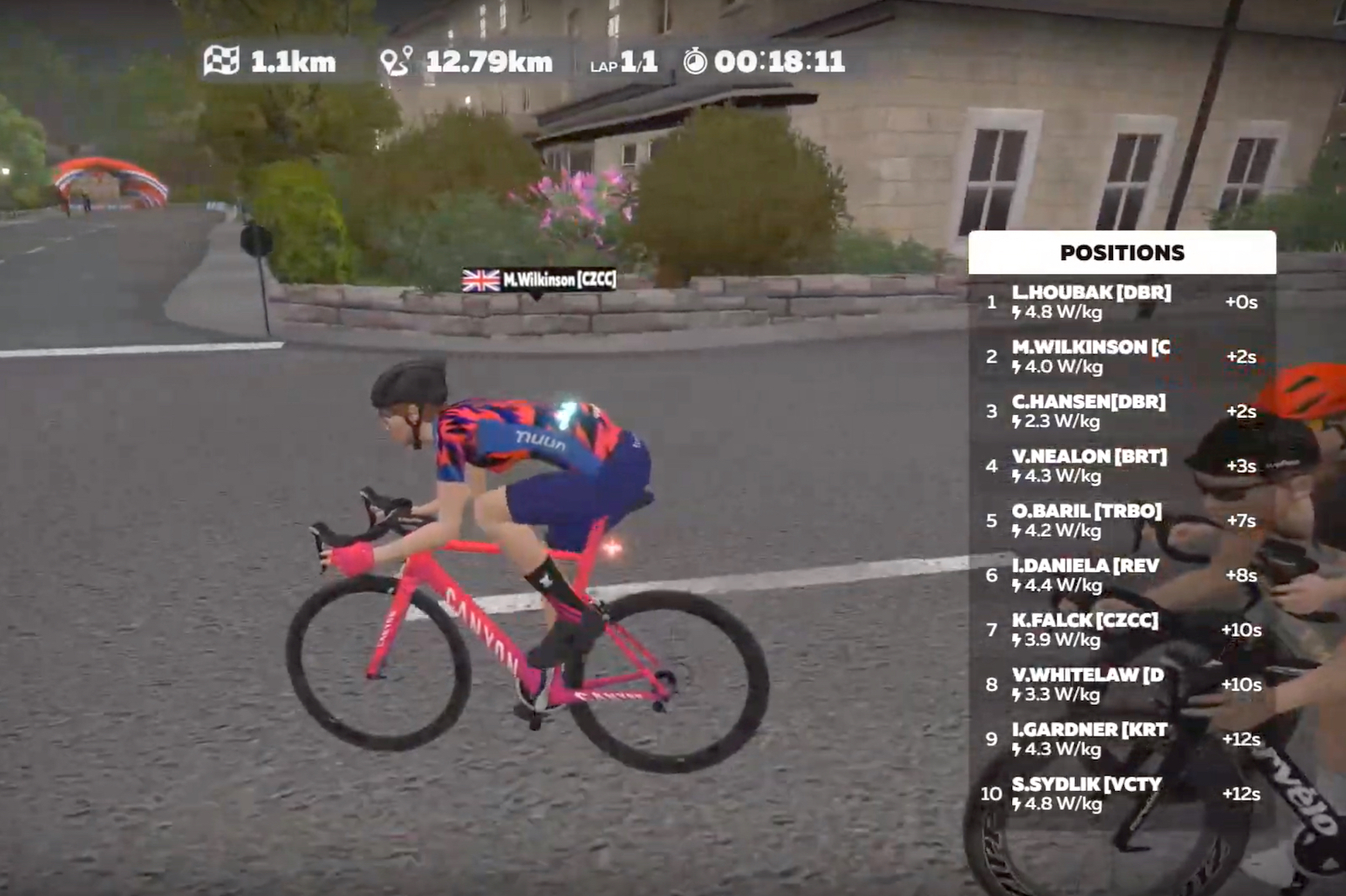1346x896 pixels.
Task: Select I.Daniela in the positions list
Action: click(1121, 575)
